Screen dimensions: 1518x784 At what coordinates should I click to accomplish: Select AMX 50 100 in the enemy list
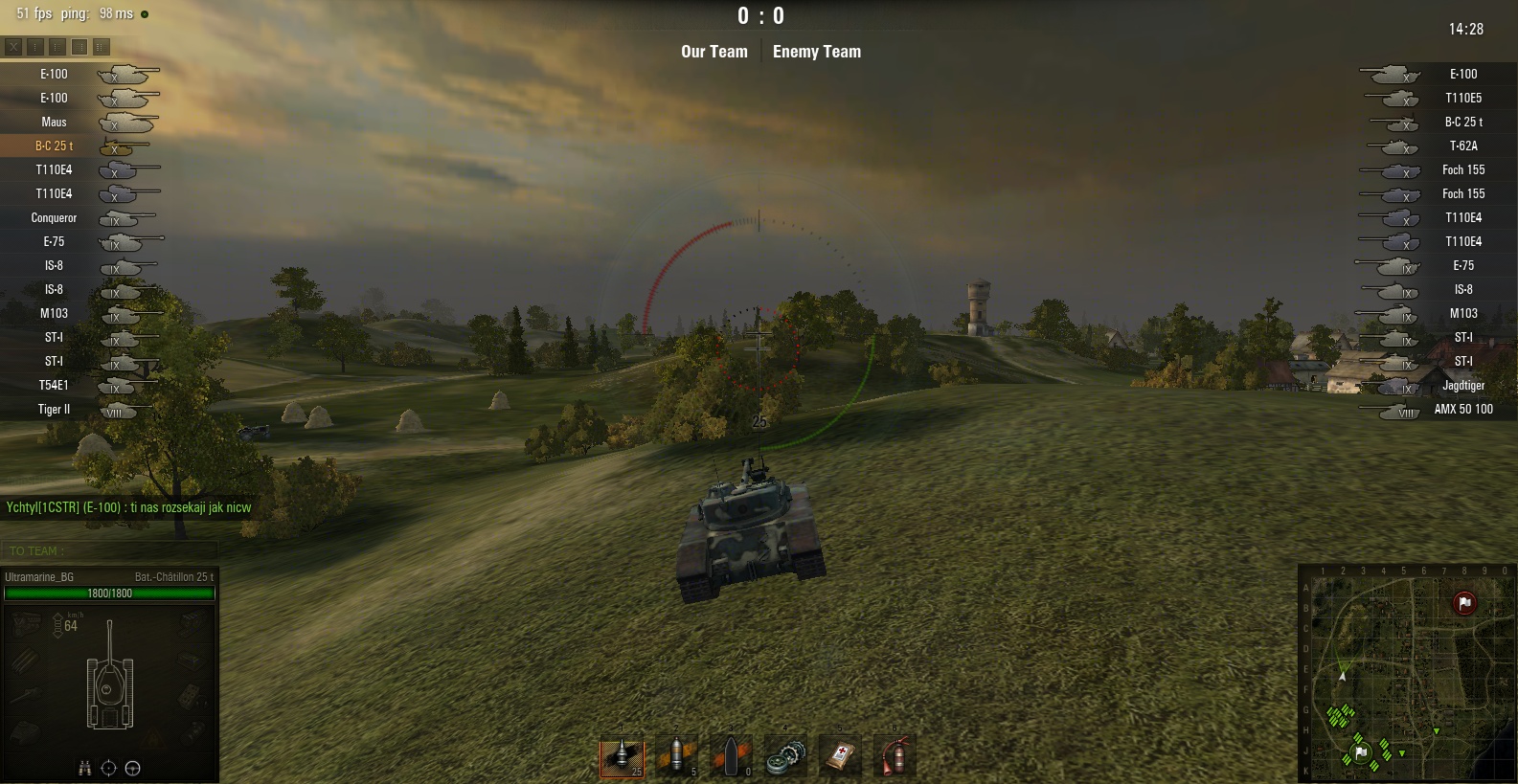[x=1462, y=409]
